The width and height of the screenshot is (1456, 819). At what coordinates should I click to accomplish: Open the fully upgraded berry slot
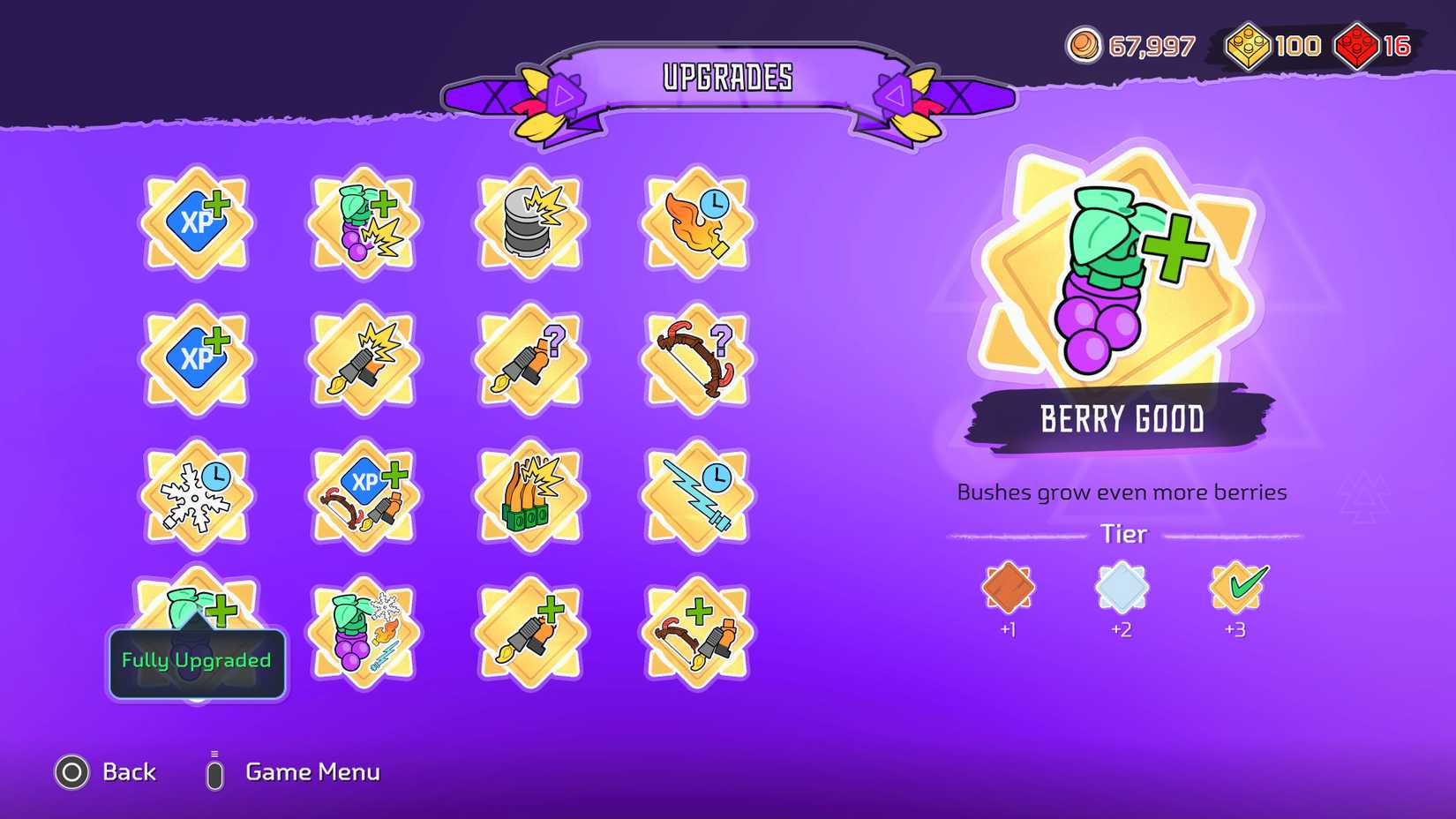coord(196,618)
